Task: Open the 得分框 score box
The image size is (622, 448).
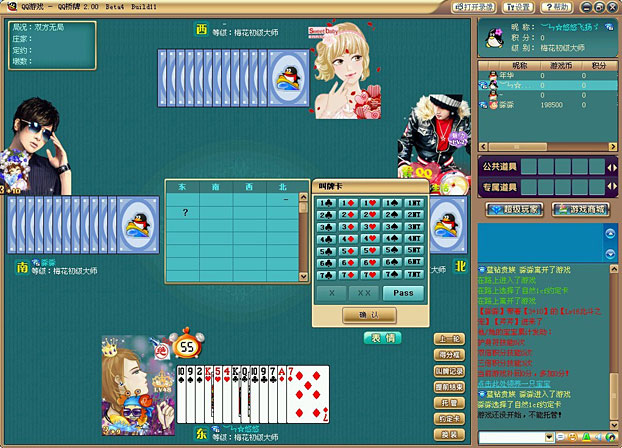Action: pyautogui.click(x=450, y=355)
